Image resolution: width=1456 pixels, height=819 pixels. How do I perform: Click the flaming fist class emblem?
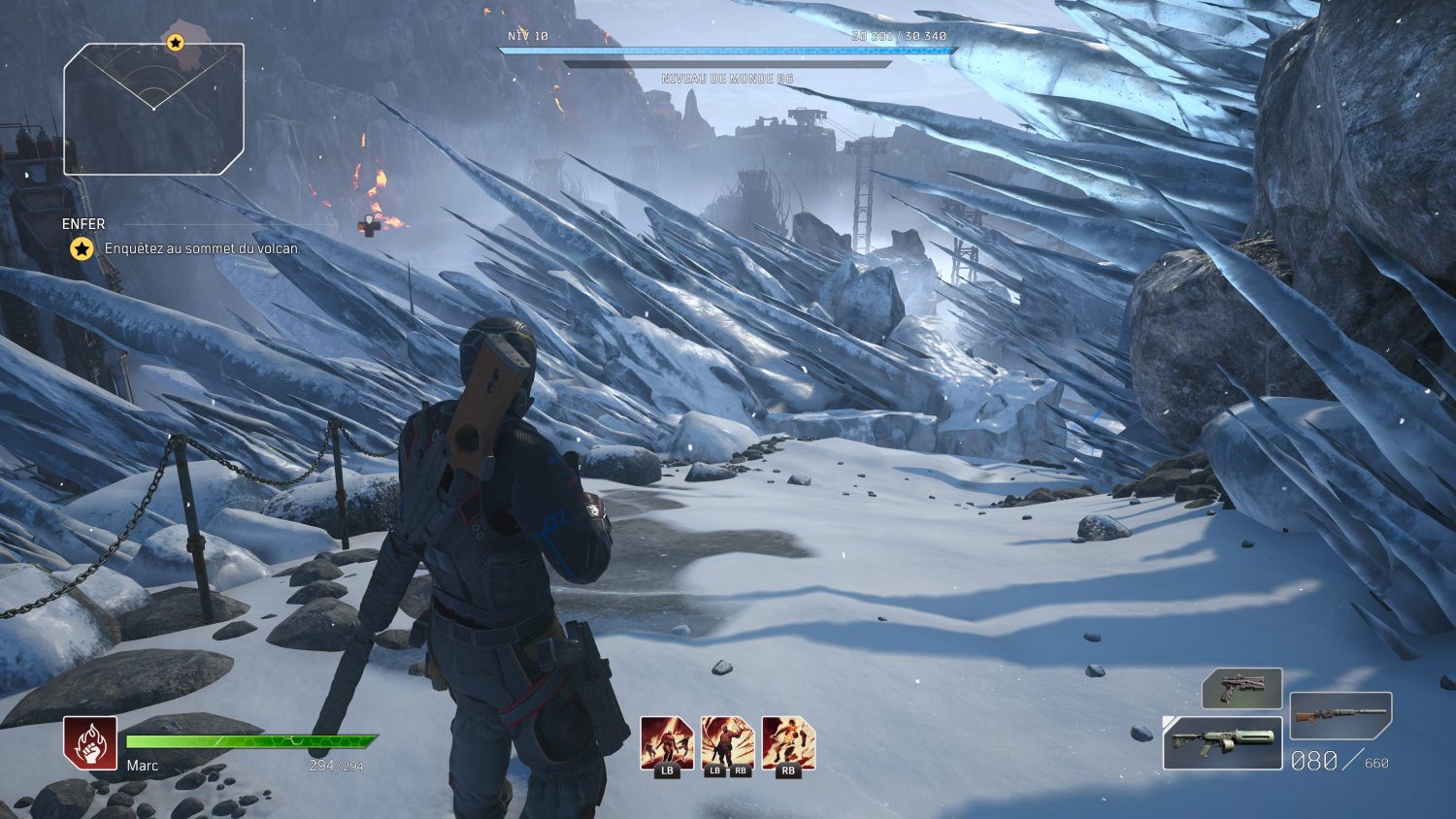tap(90, 743)
